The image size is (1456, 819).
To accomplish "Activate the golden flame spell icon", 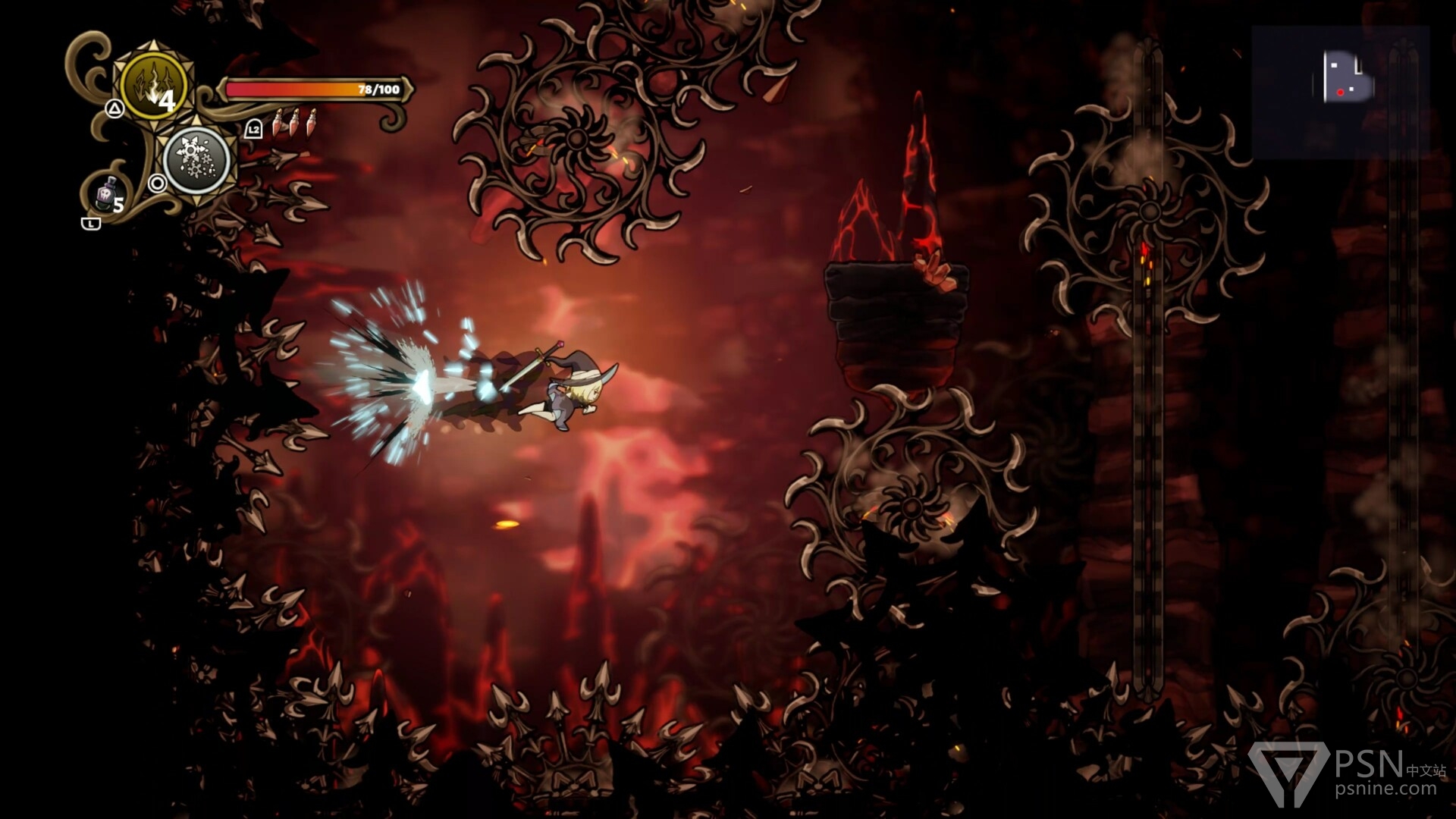I will (x=153, y=85).
